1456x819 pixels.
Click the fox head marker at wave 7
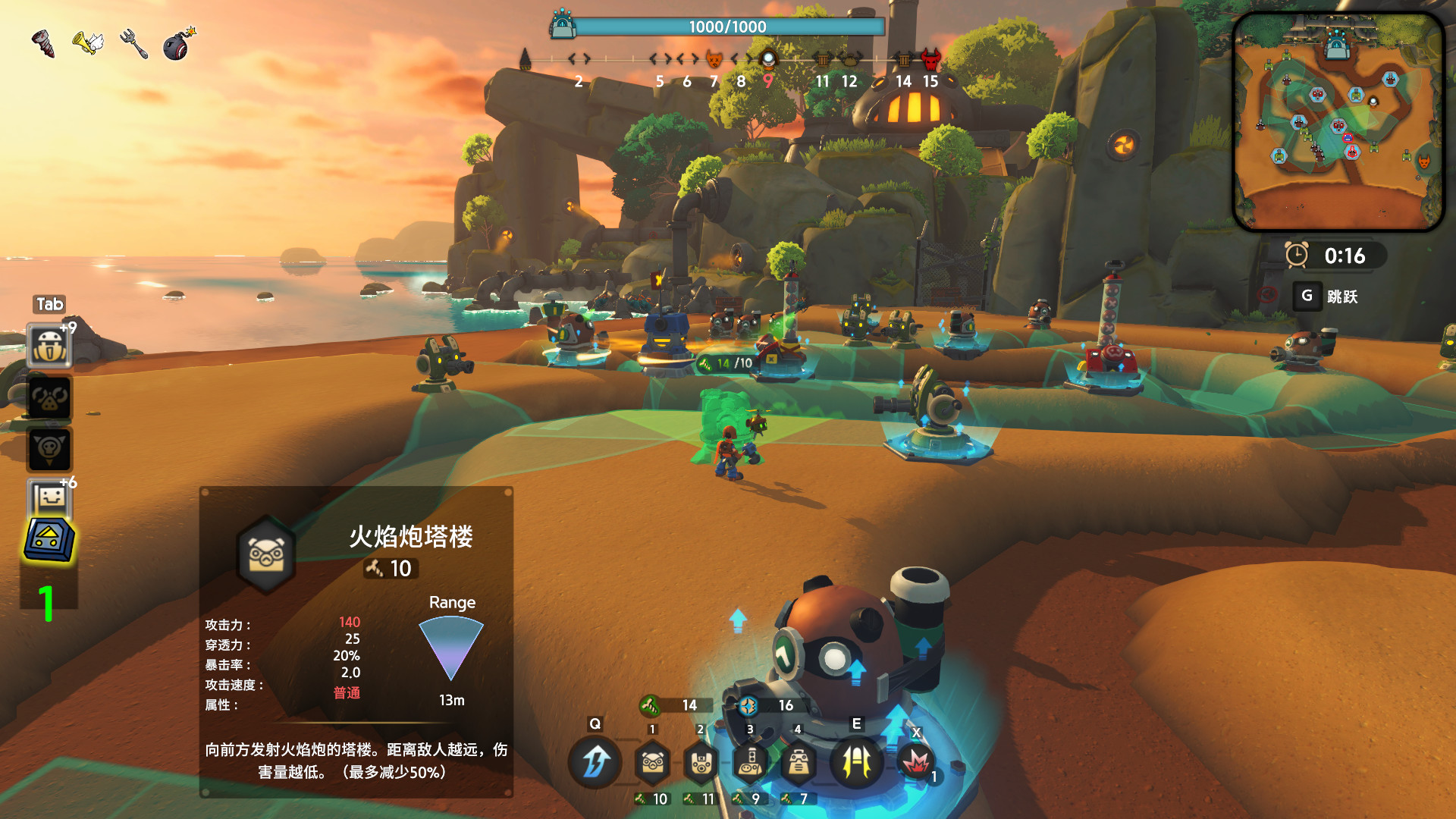[x=714, y=59]
